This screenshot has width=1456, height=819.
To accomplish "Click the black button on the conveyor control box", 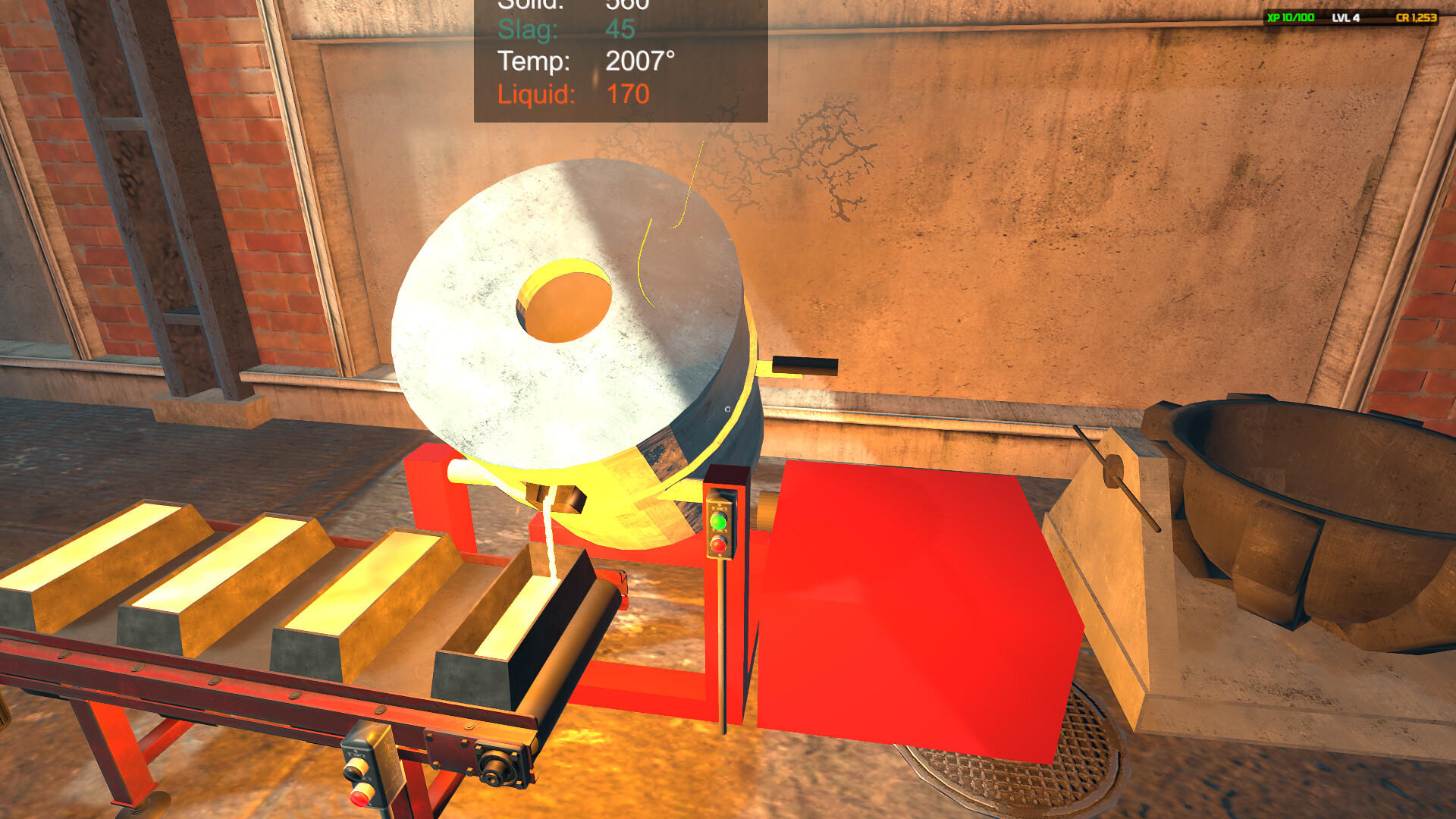I will pyautogui.click(x=354, y=770).
